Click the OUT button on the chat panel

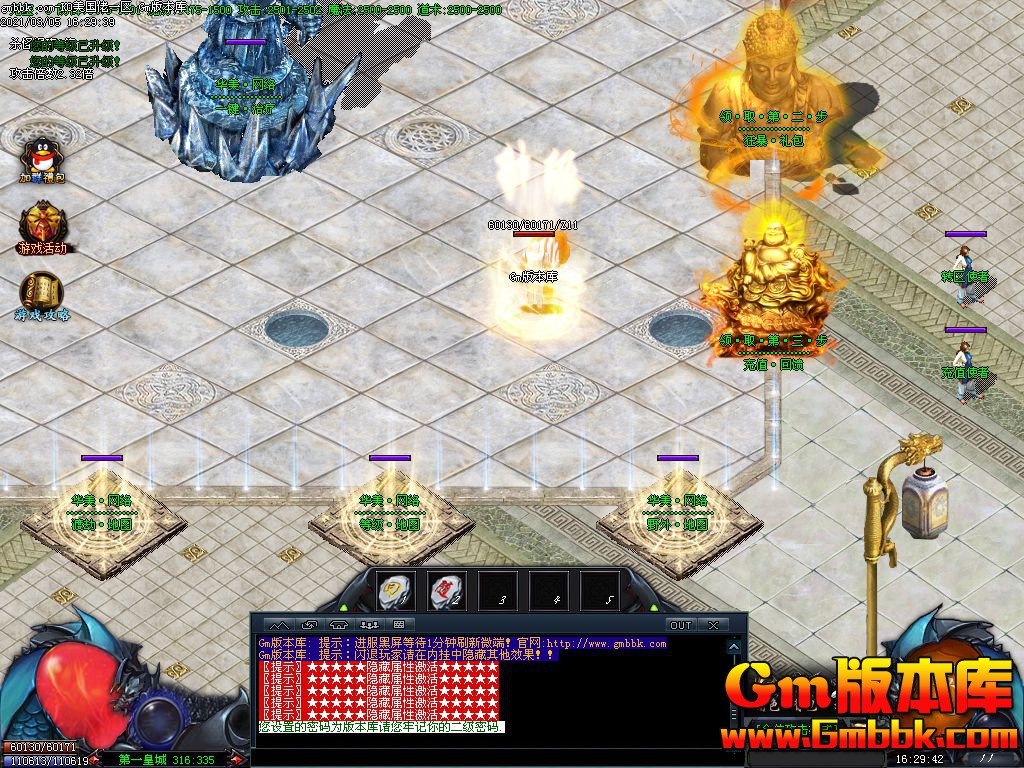pyautogui.click(x=680, y=625)
